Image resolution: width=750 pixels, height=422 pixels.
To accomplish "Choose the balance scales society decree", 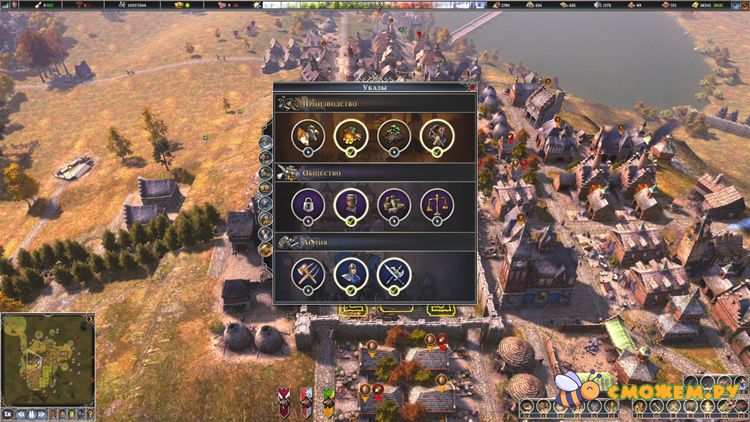I will (436, 203).
